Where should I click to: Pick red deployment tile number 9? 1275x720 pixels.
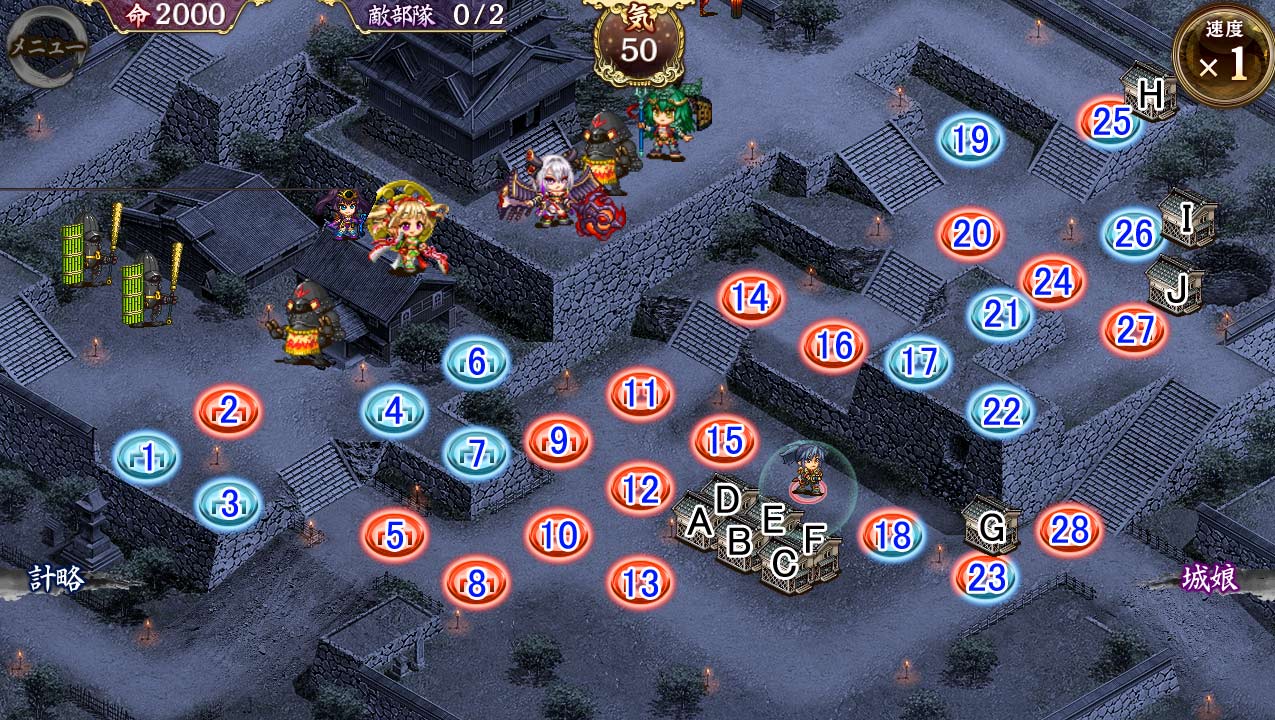[x=558, y=440]
